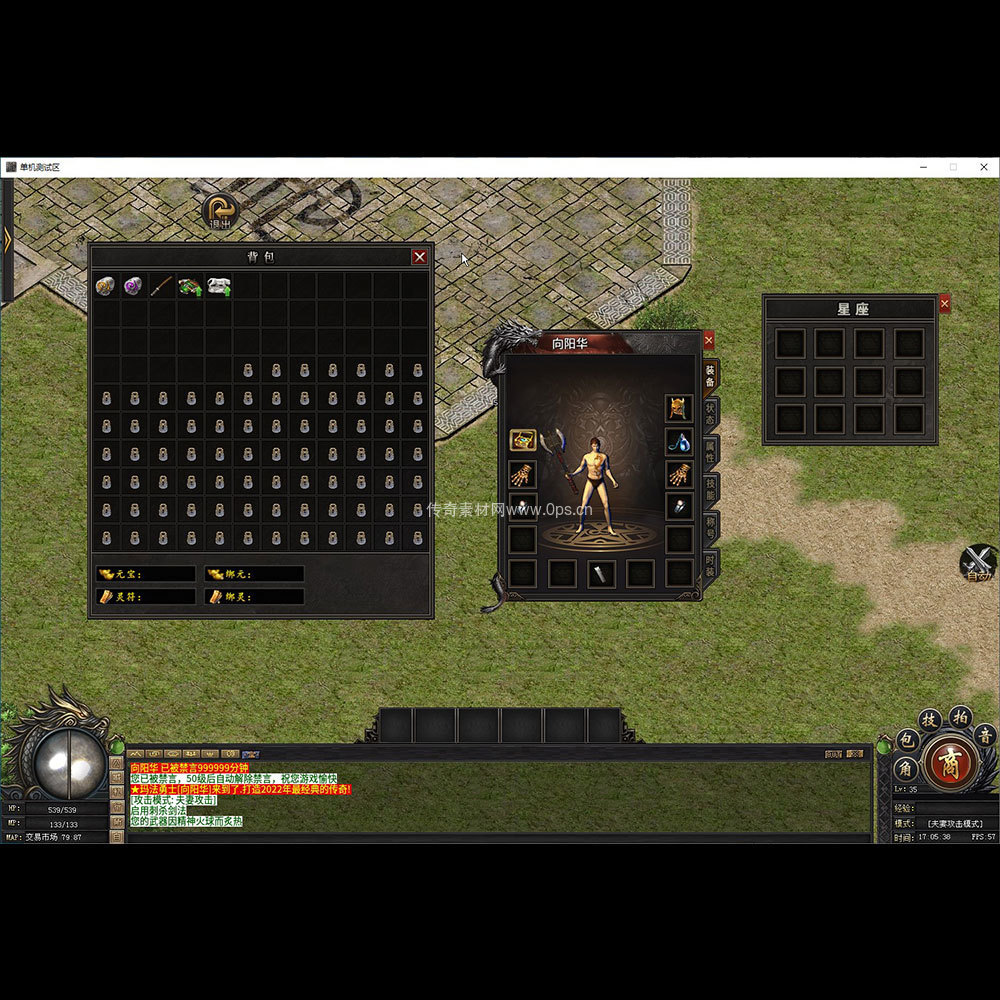This screenshot has width=1000, height=1000.
Task: Select the equipped golden helmet slot
Action: click(680, 408)
